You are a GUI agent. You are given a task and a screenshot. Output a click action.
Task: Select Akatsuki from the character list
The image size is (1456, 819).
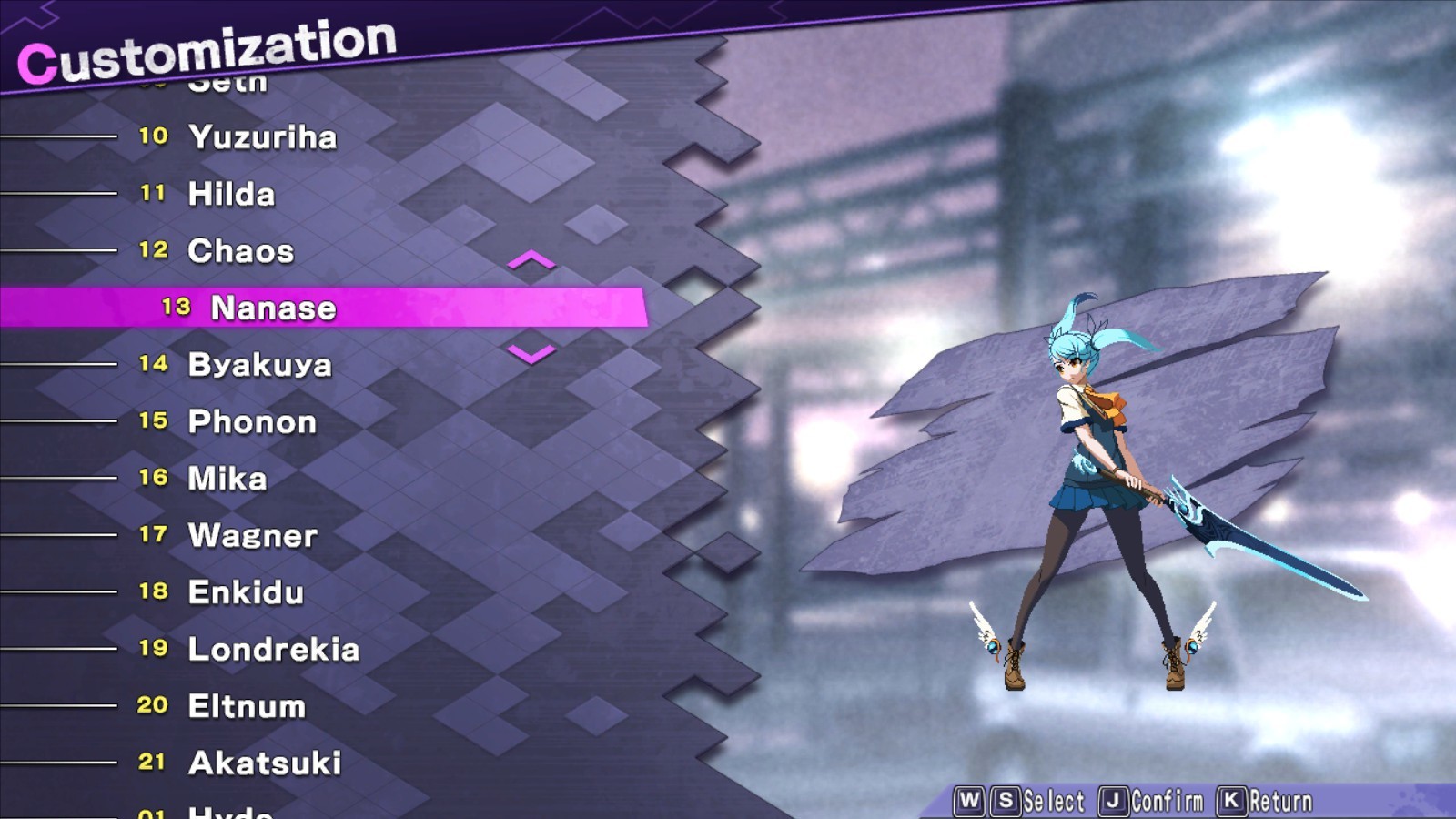tap(261, 764)
